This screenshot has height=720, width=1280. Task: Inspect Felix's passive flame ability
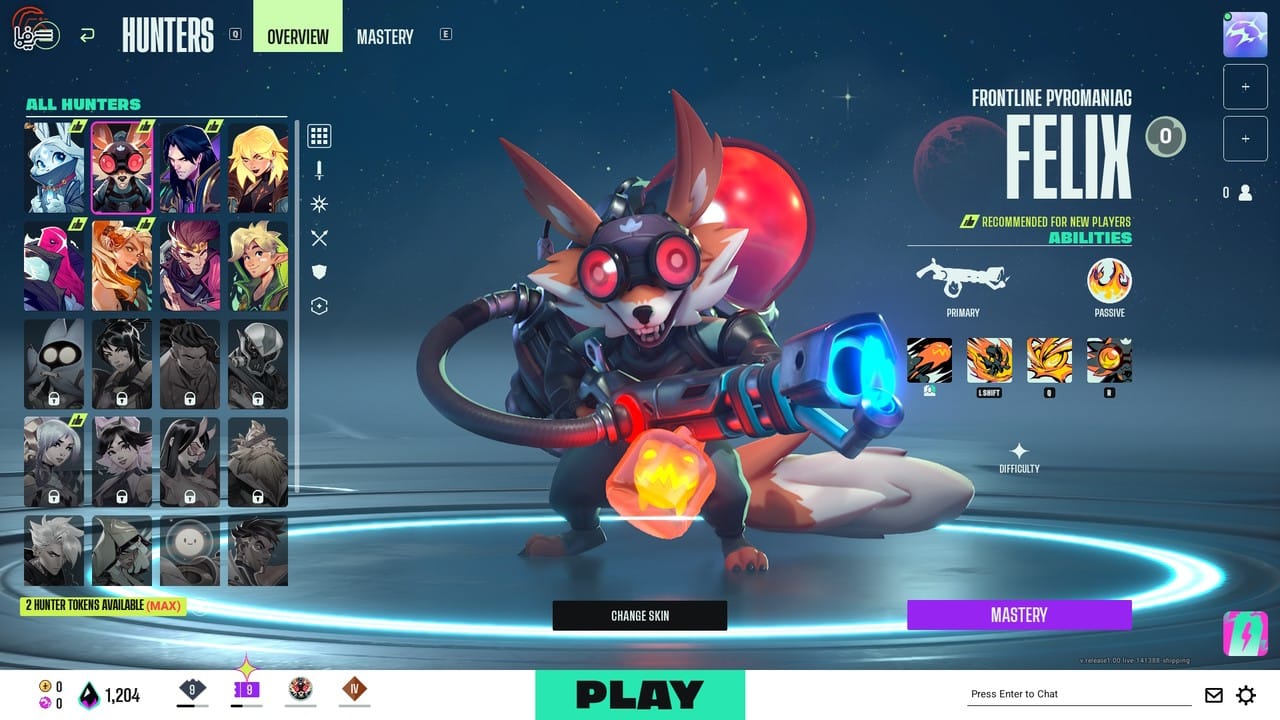coord(1109,281)
